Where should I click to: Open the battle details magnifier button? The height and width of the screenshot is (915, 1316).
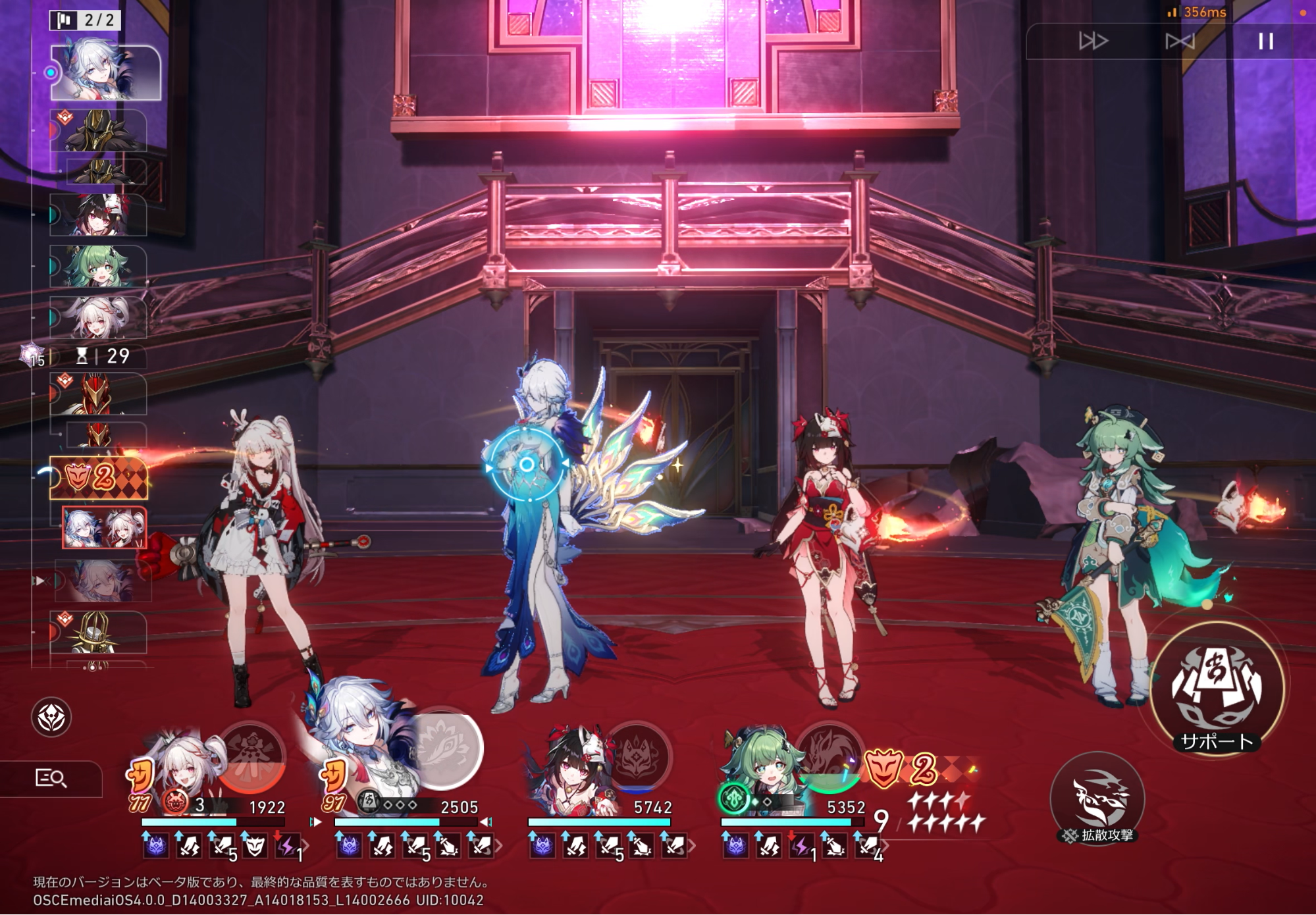51,779
